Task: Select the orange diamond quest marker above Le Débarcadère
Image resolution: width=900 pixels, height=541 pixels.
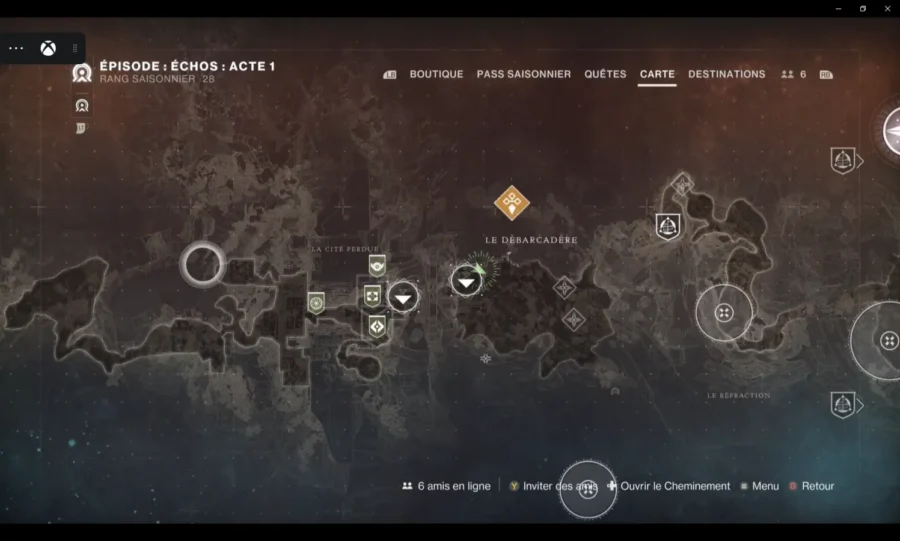Action: pyautogui.click(x=512, y=202)
